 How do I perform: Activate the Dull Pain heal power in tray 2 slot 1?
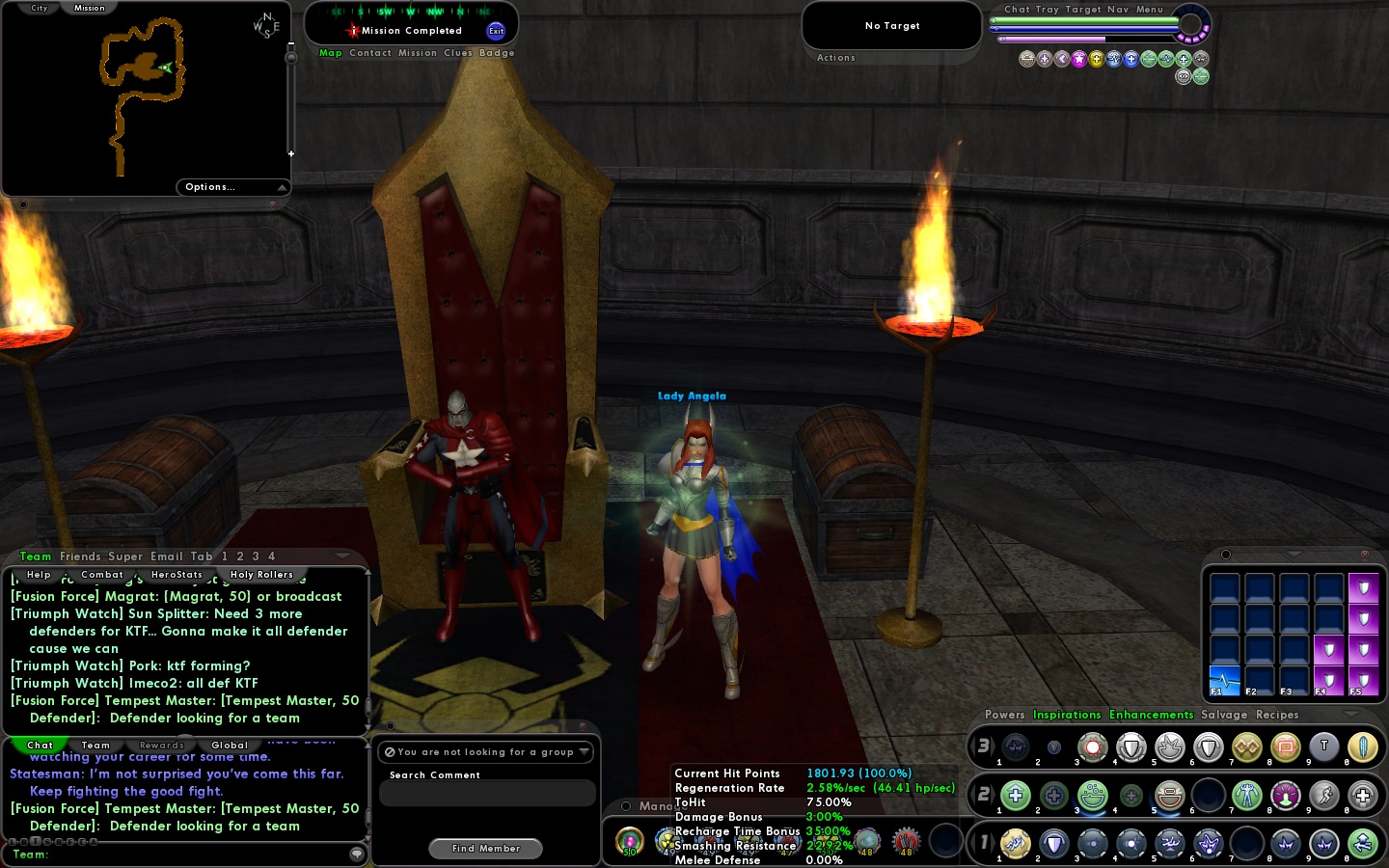[1016, 796]
